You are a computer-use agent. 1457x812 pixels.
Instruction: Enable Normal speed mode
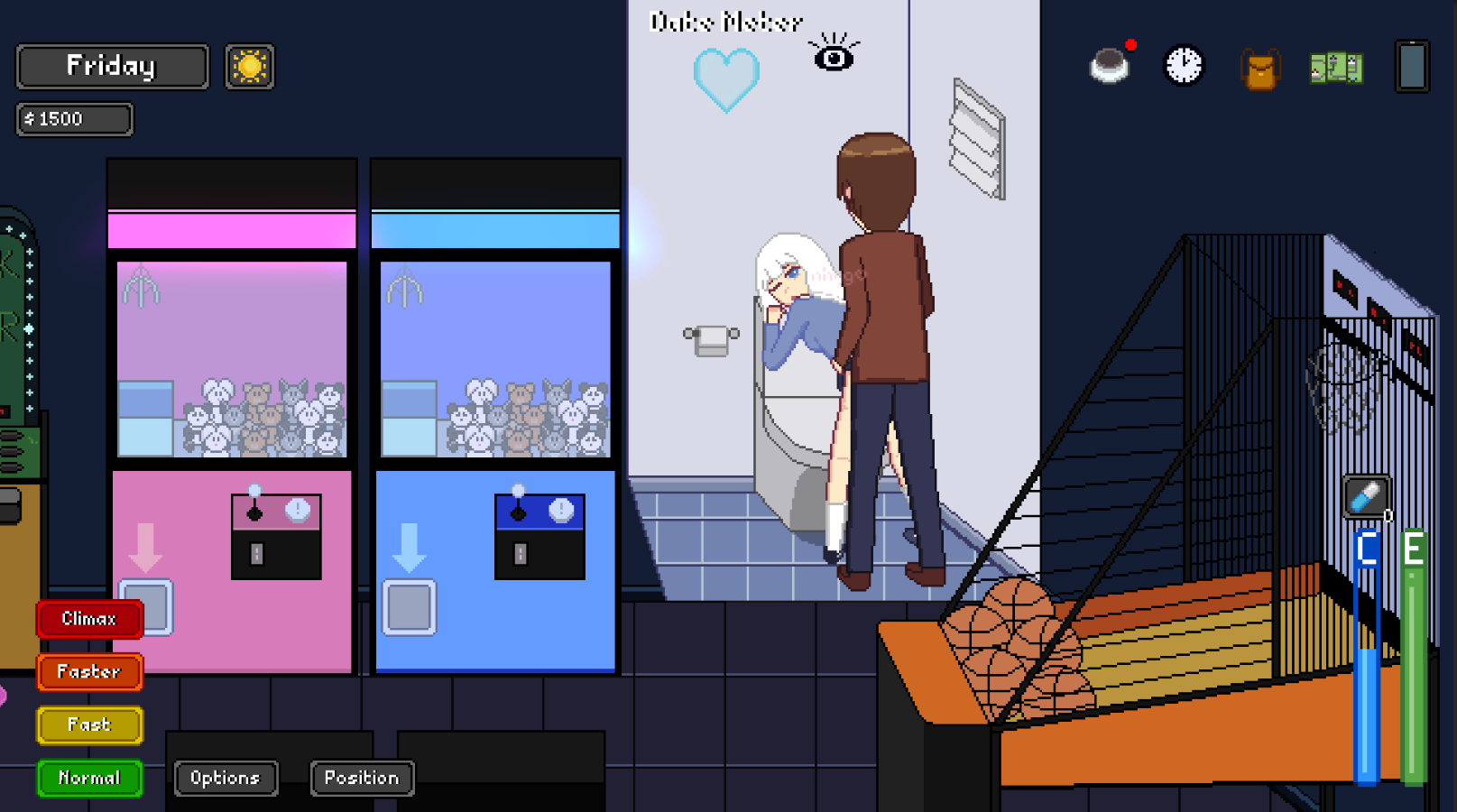coord(88,778)
